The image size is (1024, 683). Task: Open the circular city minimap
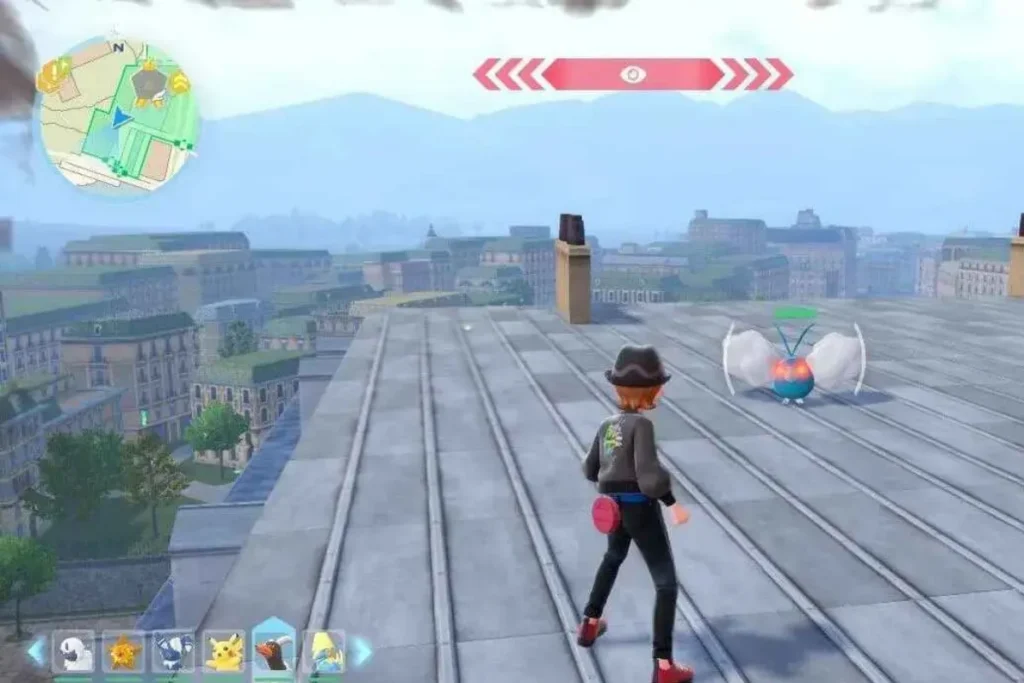(118, 115)
